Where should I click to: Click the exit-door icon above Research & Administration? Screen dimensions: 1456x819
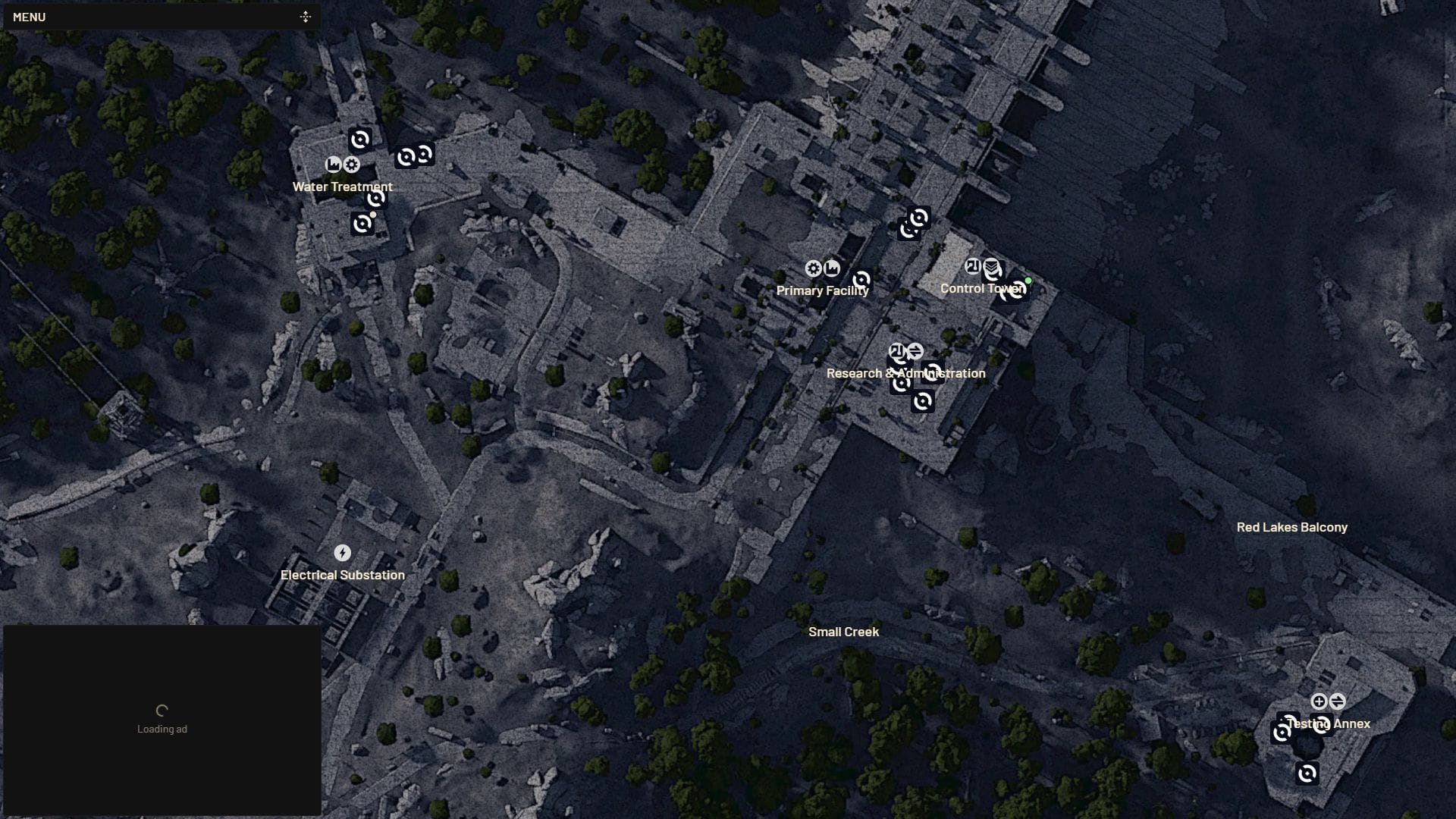click(897, 351)
